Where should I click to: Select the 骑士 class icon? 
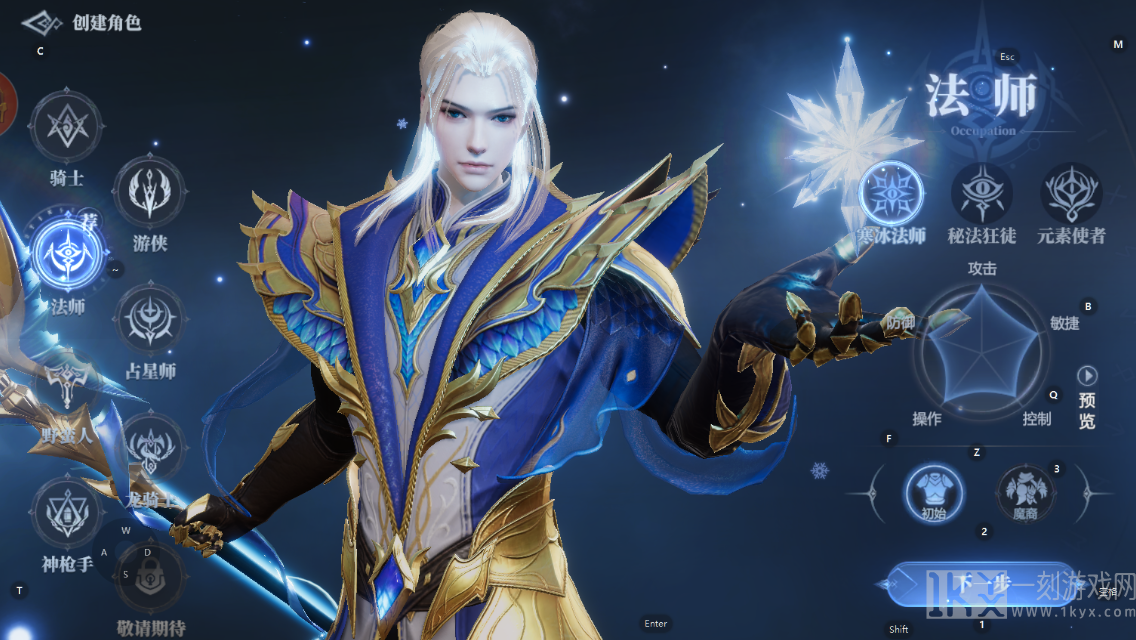tap(66, 127)
